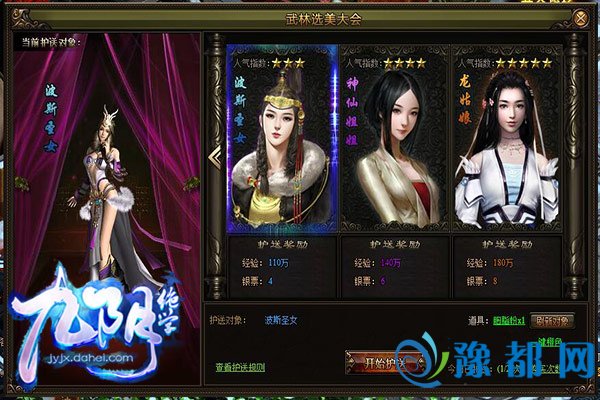
Task: Open the 查看护送规则 rules link
Action: click(239, 367)
